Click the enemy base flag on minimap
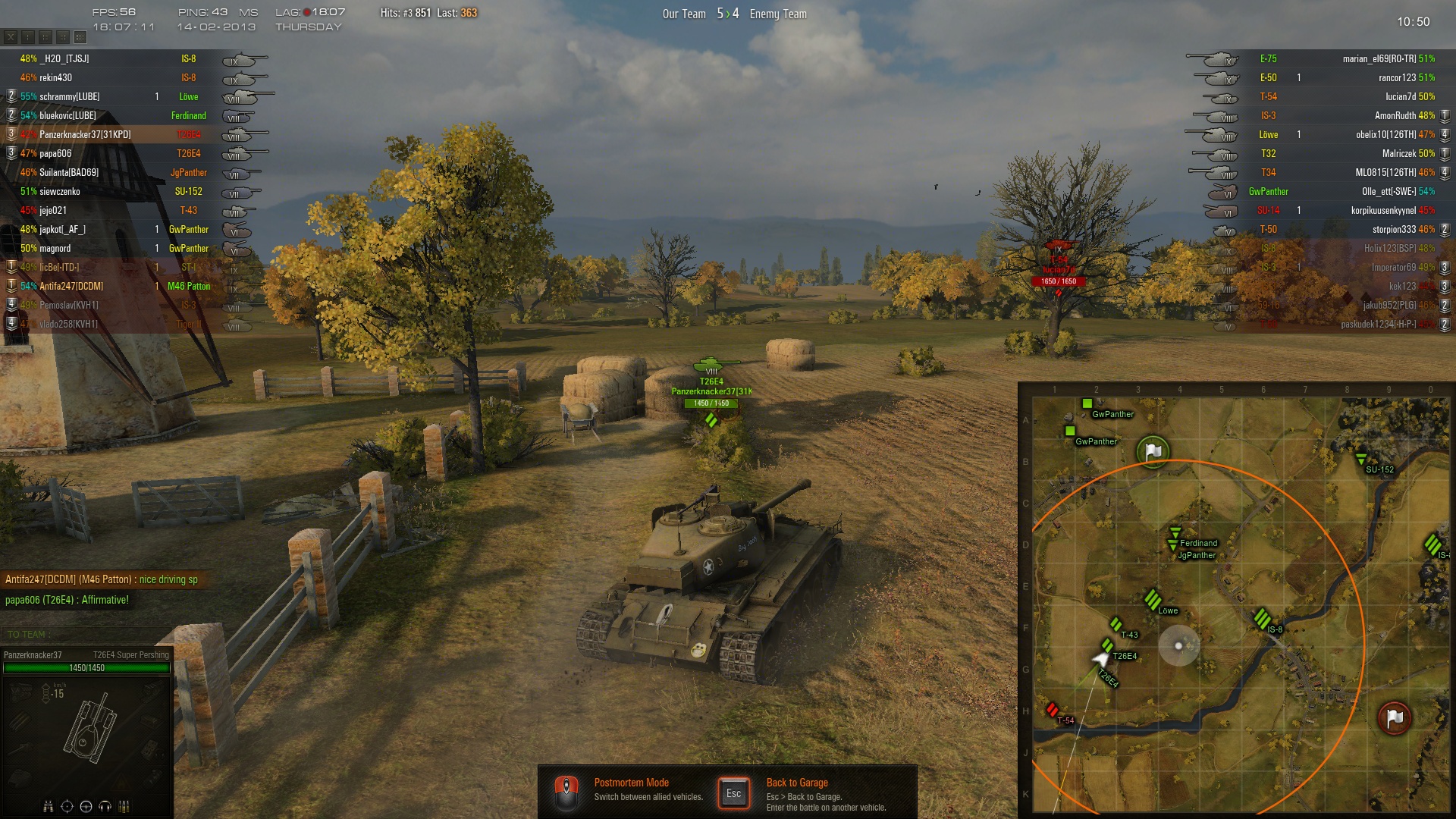This screenshot has height=819, width=1456. click(x=1394, y=717)
